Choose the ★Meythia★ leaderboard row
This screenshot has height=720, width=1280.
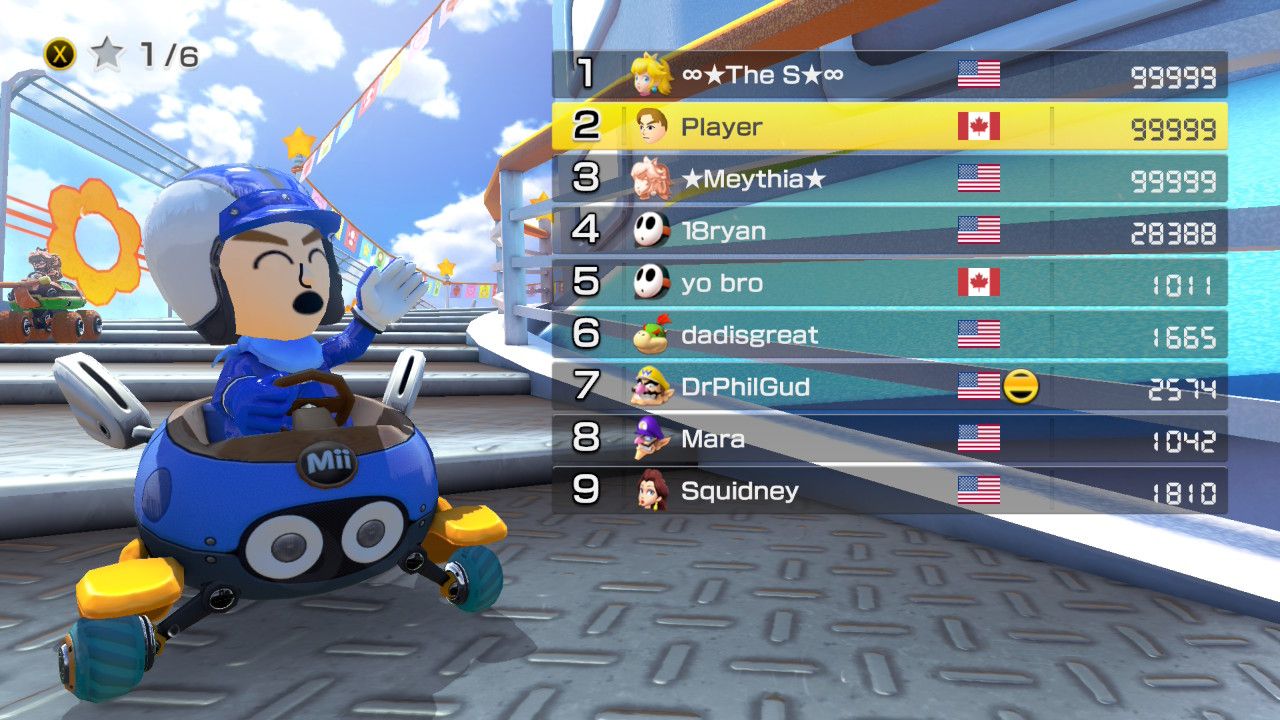(x=890, y=179)
